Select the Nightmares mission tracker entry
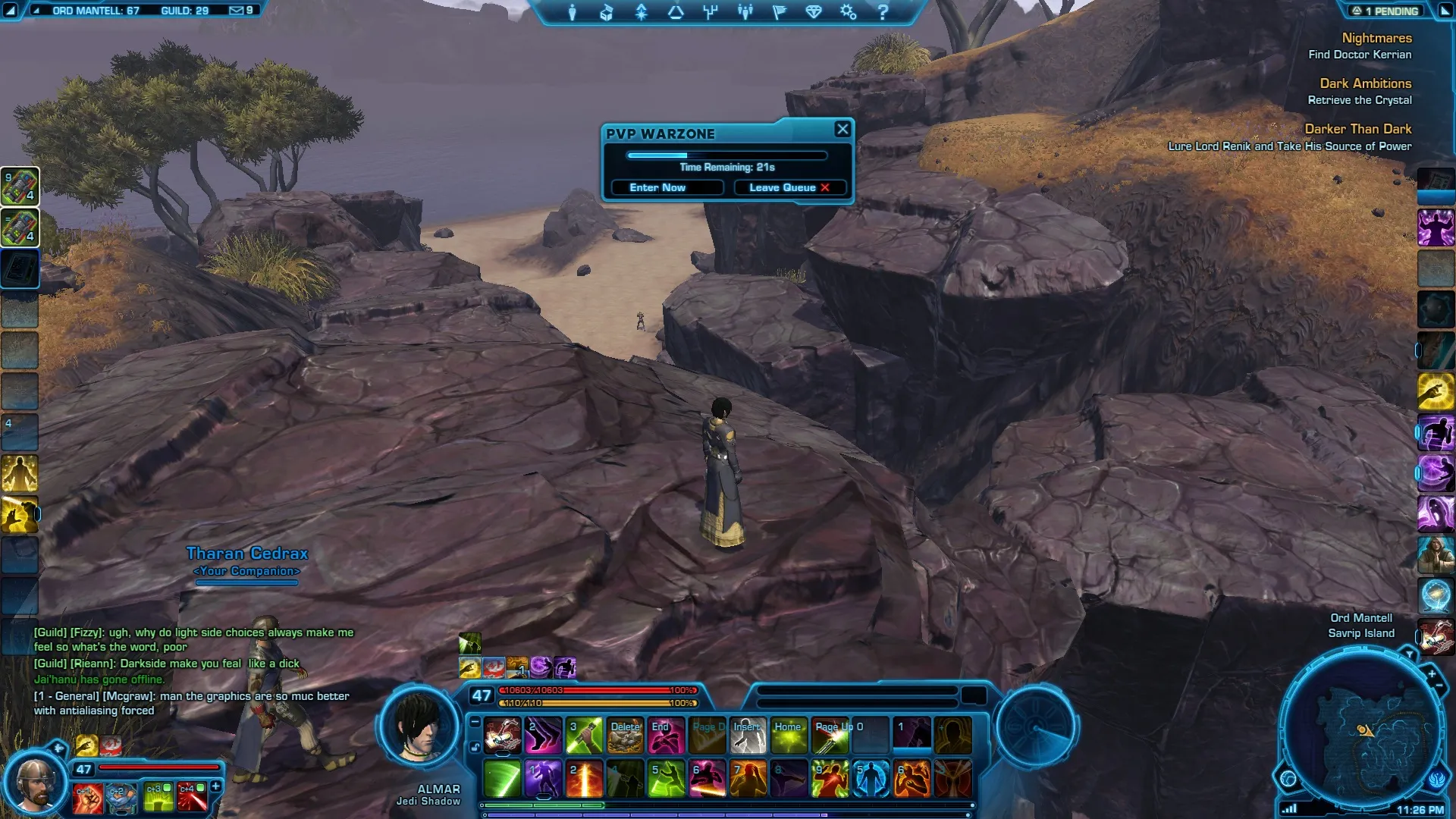 (x=1376, y=38)
